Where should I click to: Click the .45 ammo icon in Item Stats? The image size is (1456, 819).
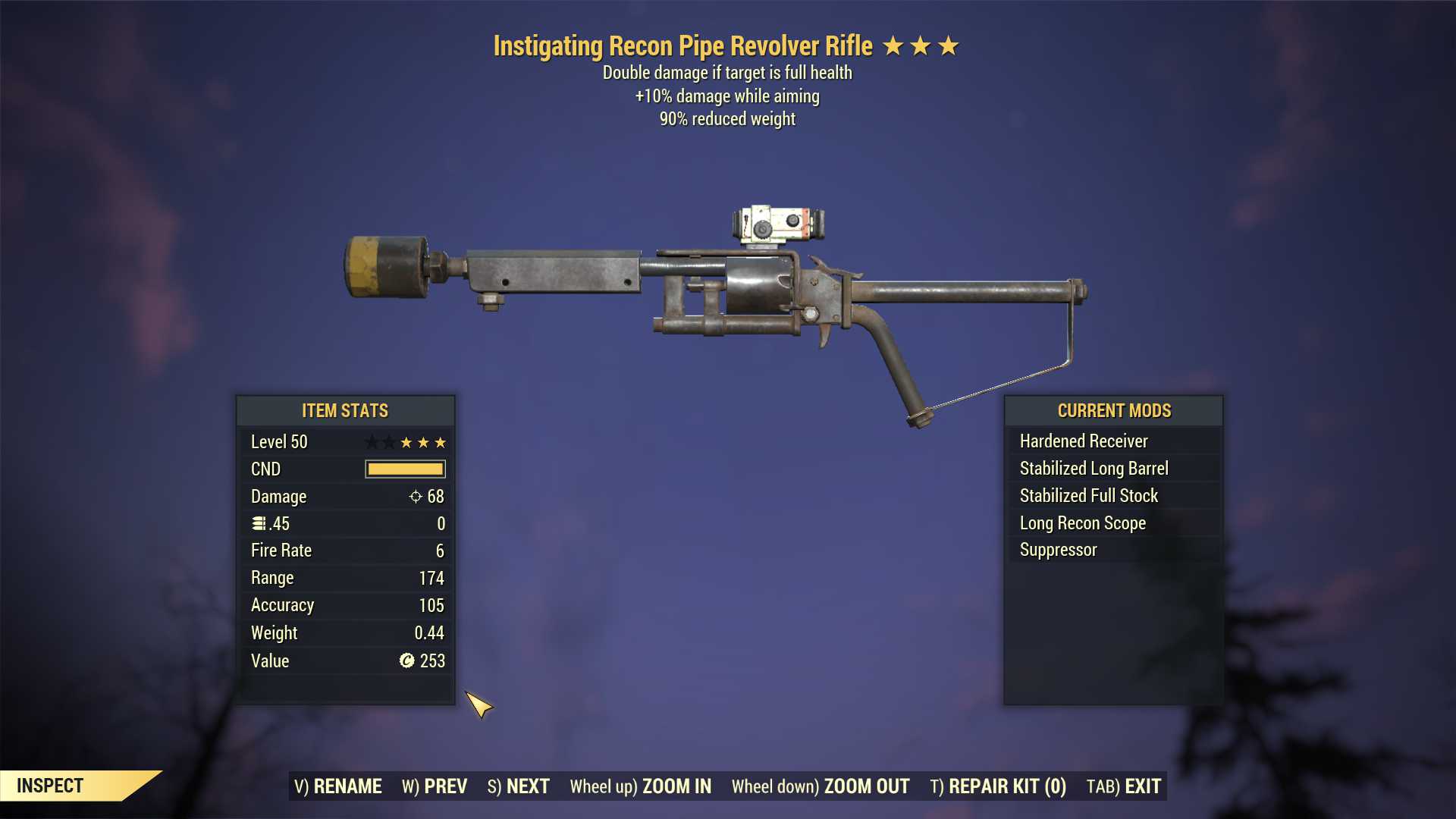tap(261, 523)
